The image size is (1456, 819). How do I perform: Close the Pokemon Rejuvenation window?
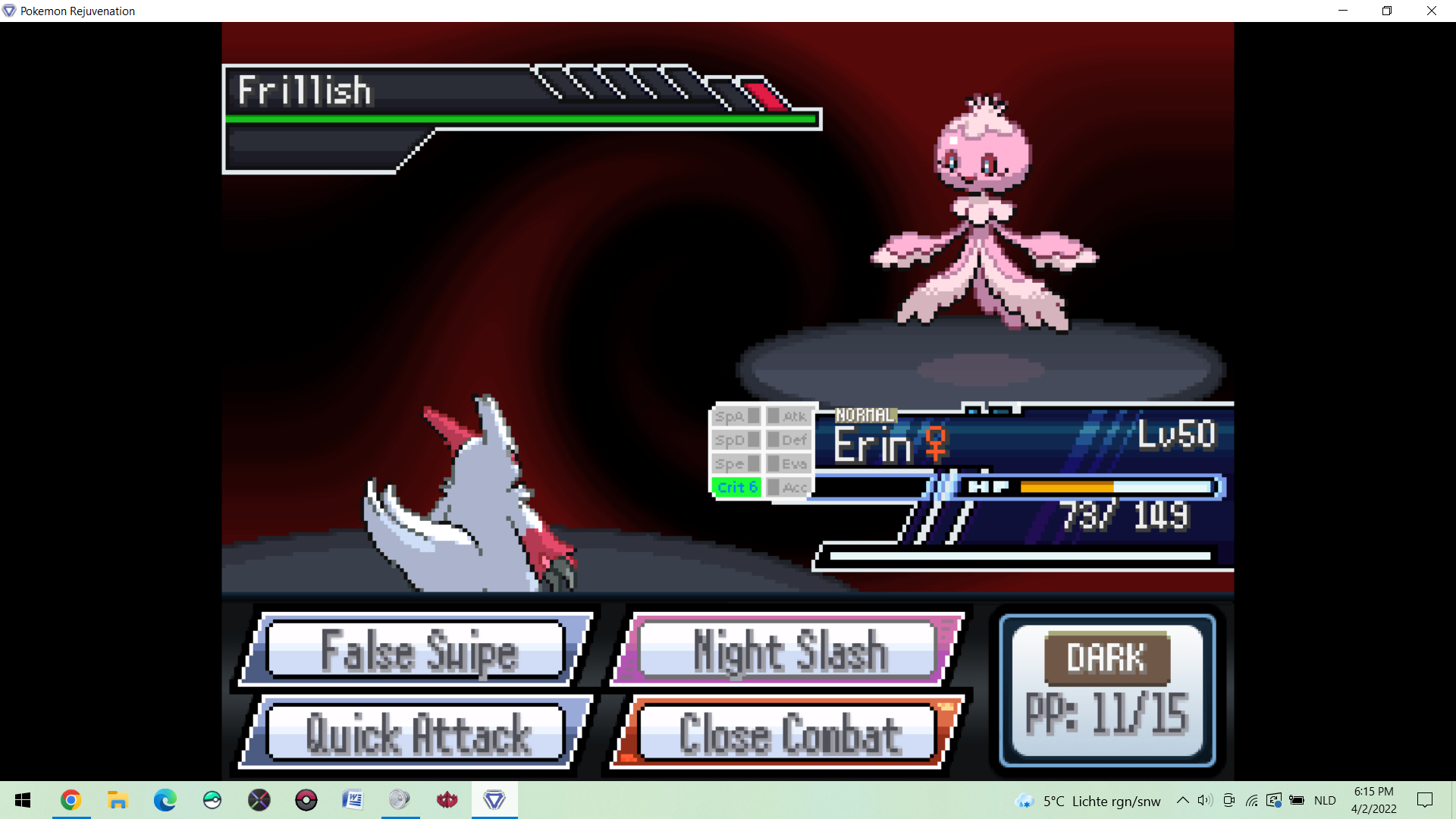point(1431,11)
